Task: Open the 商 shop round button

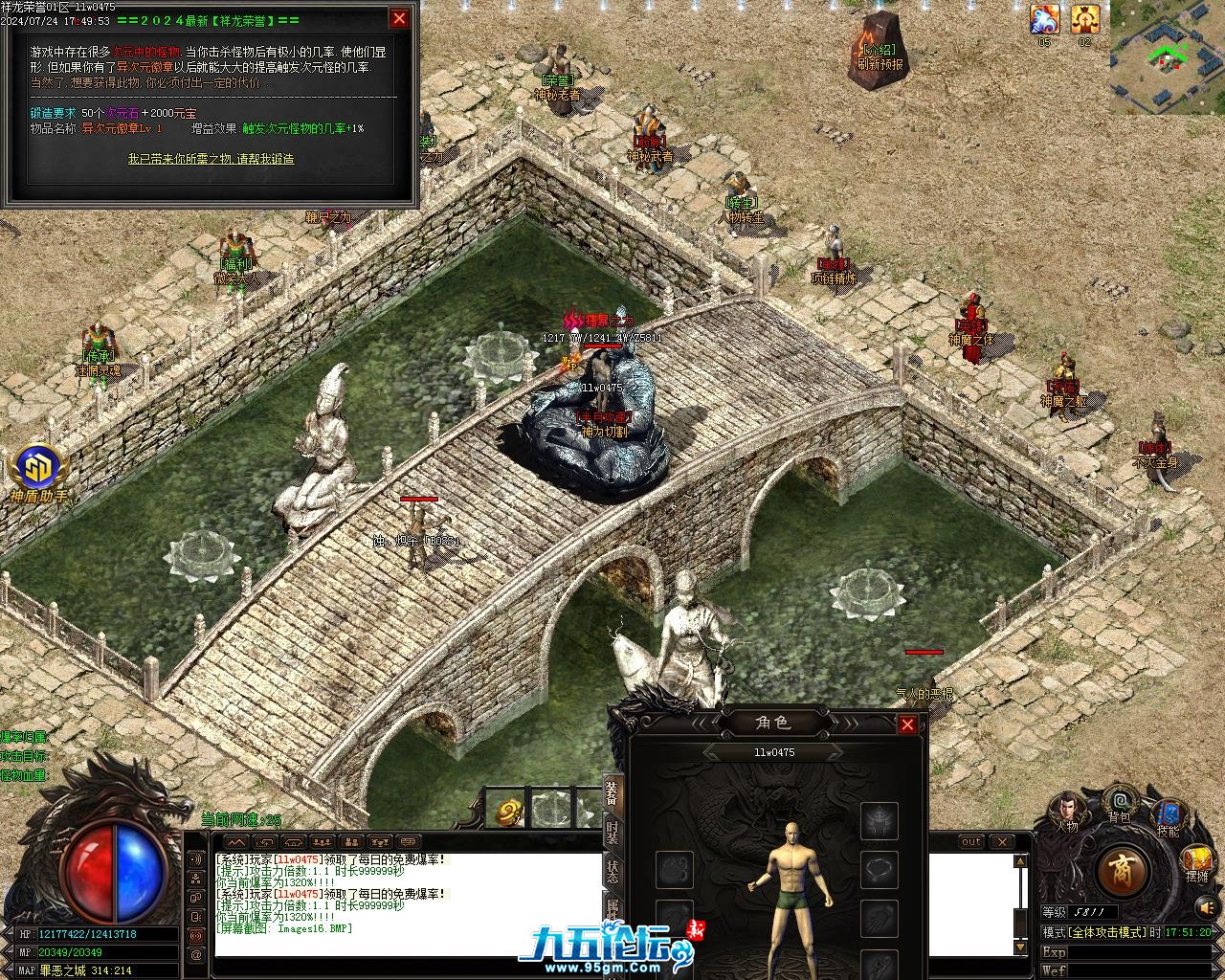Action: click(1116, 870)
